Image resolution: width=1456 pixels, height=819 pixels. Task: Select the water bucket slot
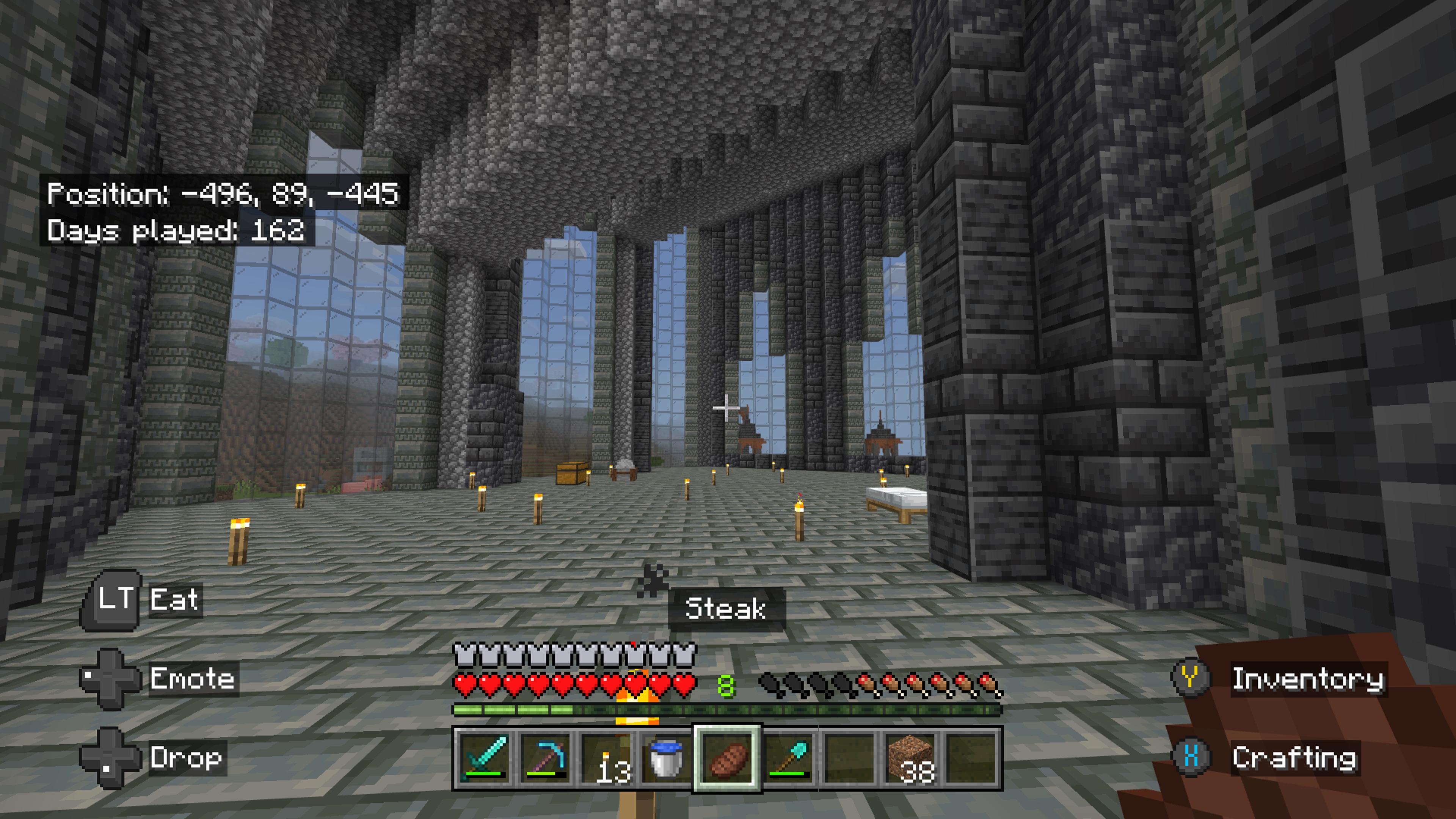click(667, 758)
